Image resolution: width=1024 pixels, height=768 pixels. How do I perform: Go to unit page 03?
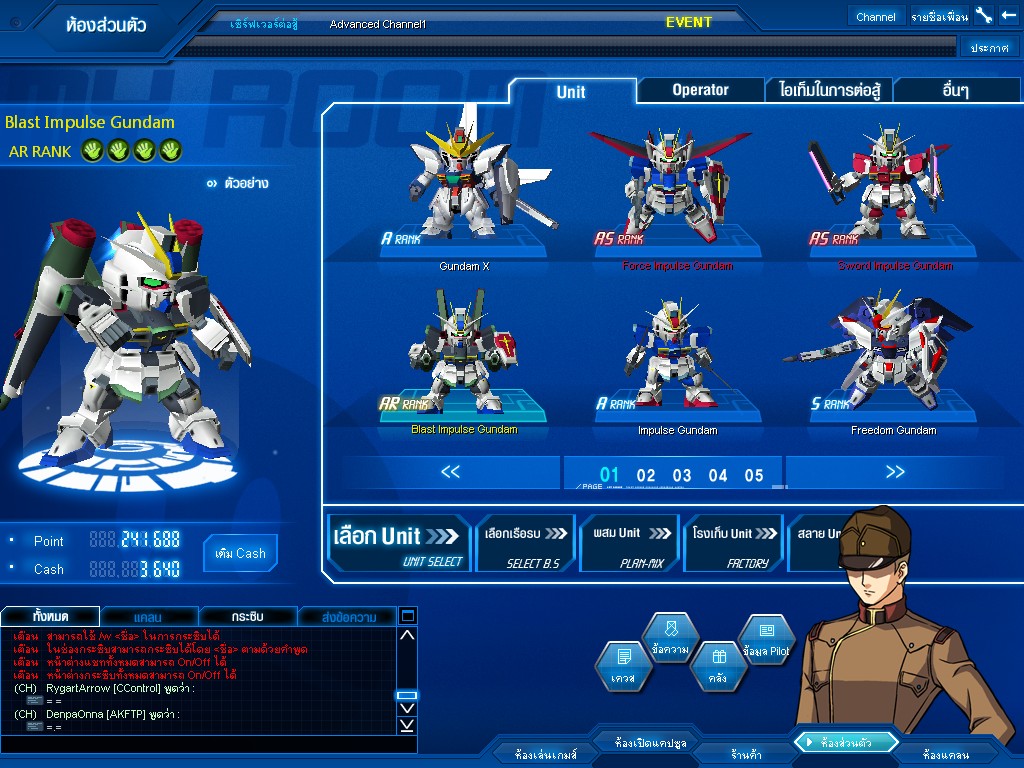click(x=682, y=475)
